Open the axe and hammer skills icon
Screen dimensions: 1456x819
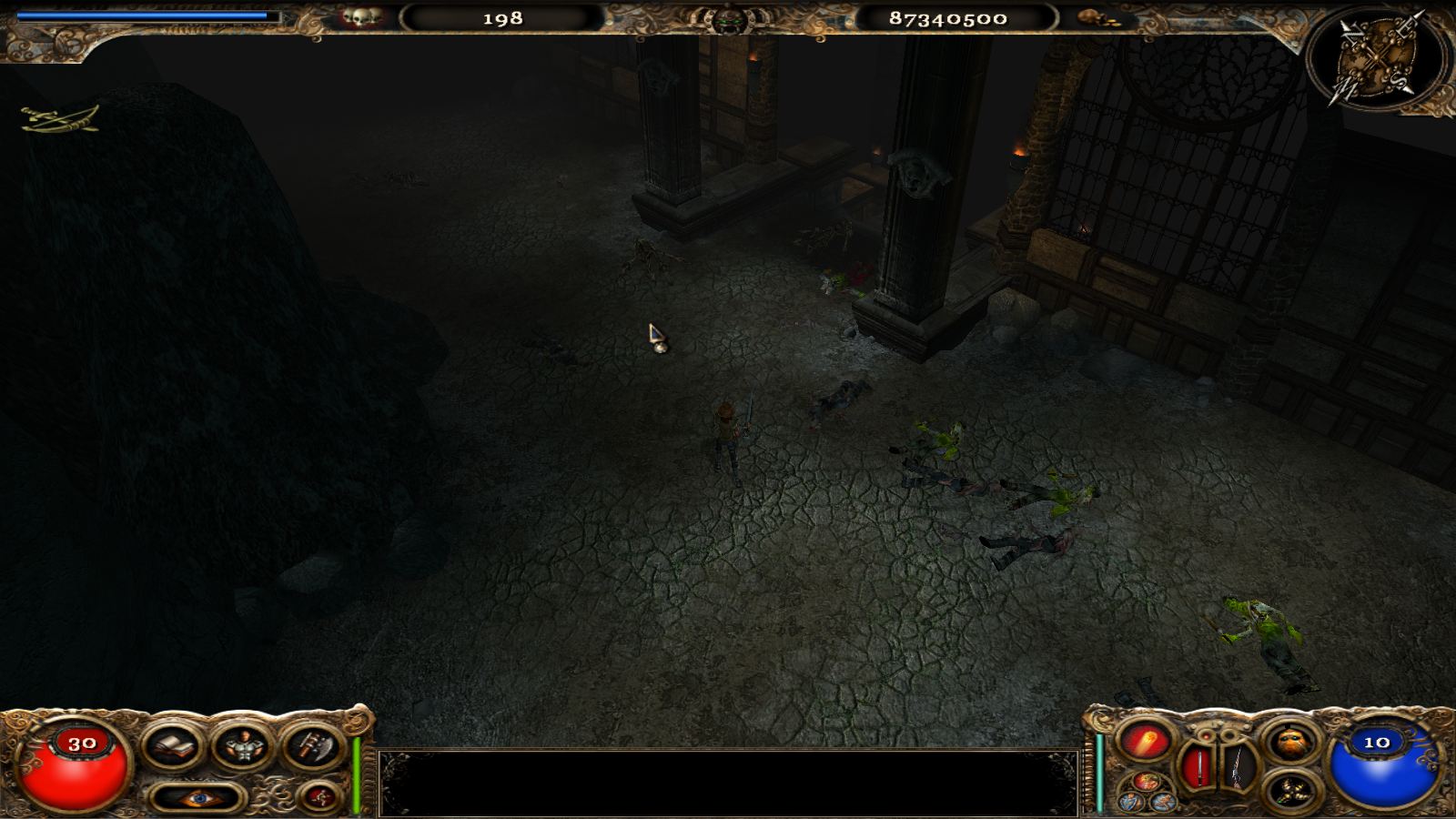310,747
